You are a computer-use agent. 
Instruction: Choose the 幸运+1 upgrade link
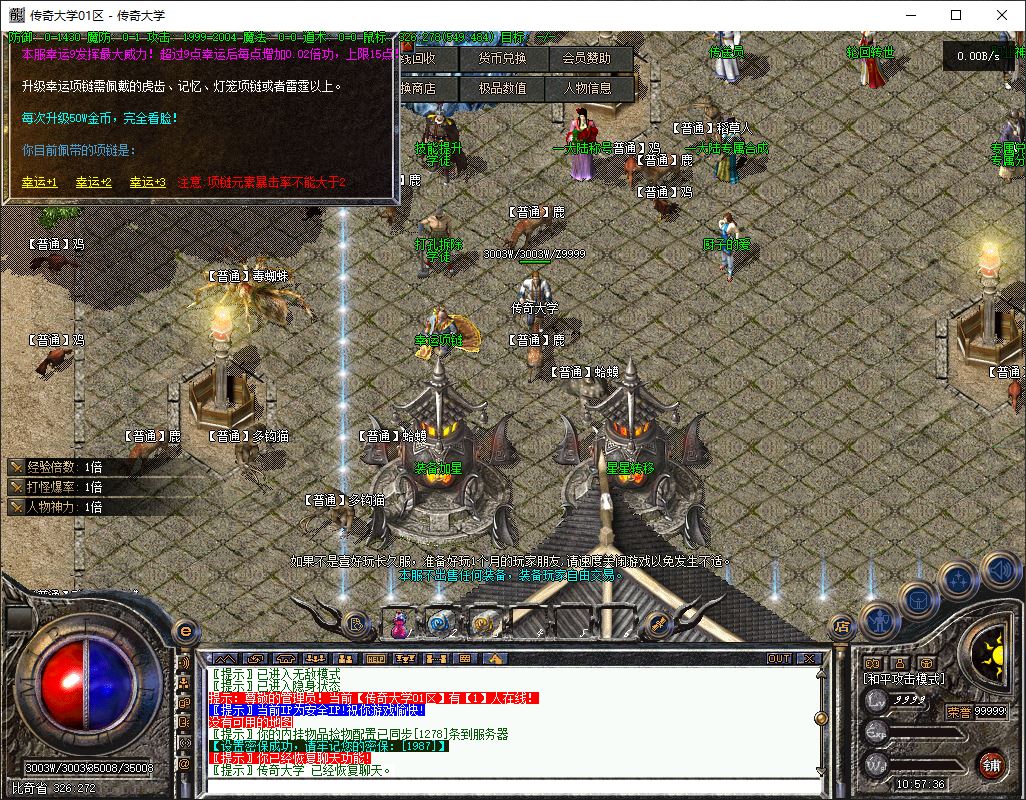pos(40,182)
